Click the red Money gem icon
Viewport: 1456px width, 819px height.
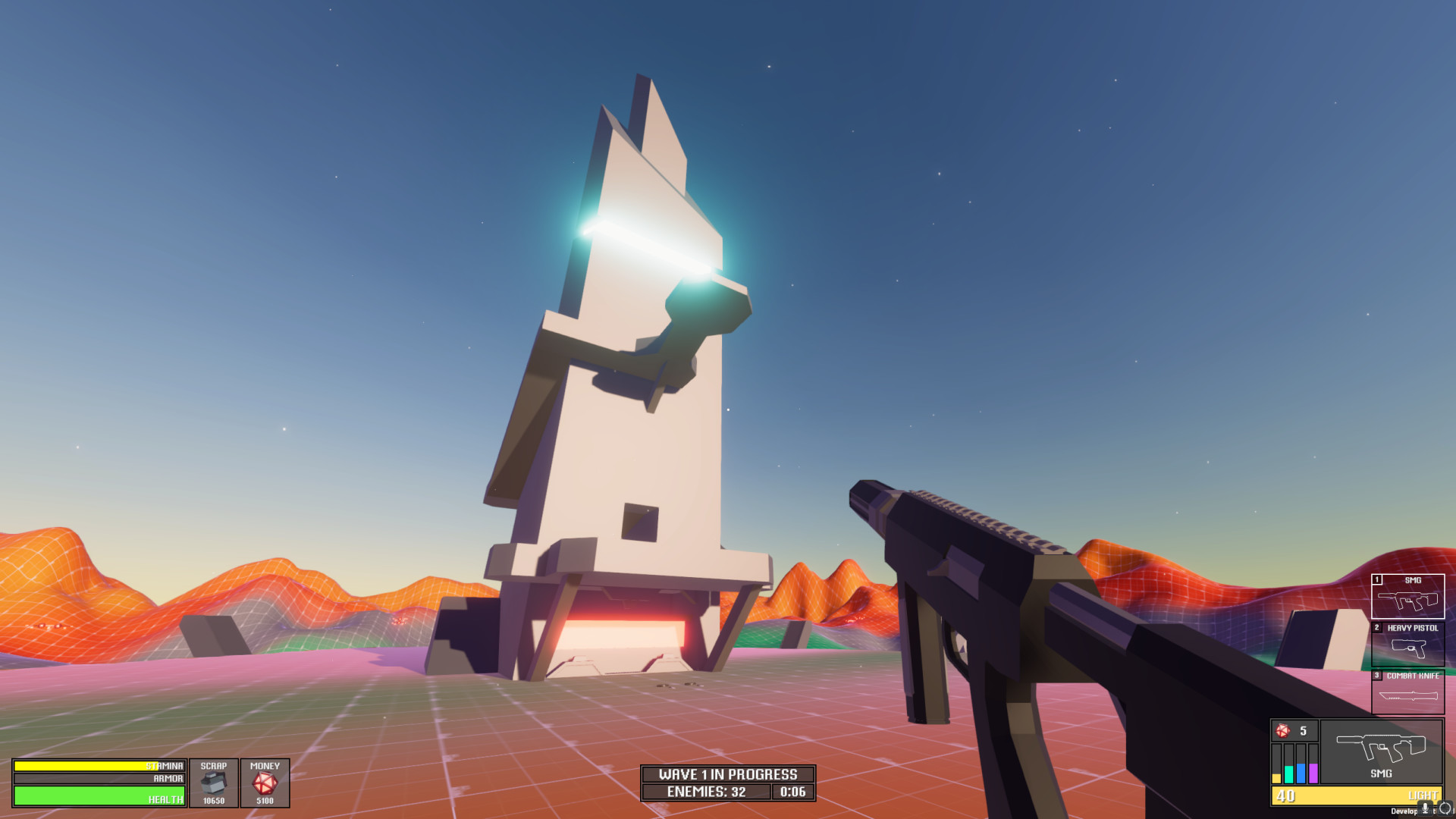pyautogui.click(x=265, y=781)
